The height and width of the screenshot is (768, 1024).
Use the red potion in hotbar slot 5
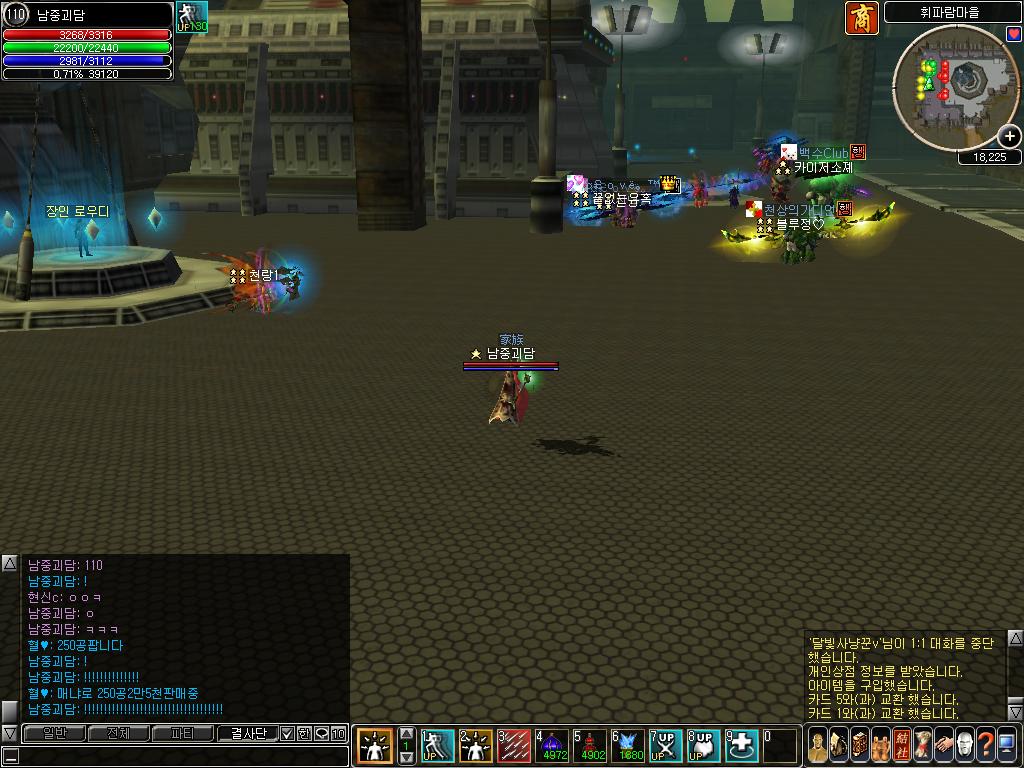click(591, 746)
